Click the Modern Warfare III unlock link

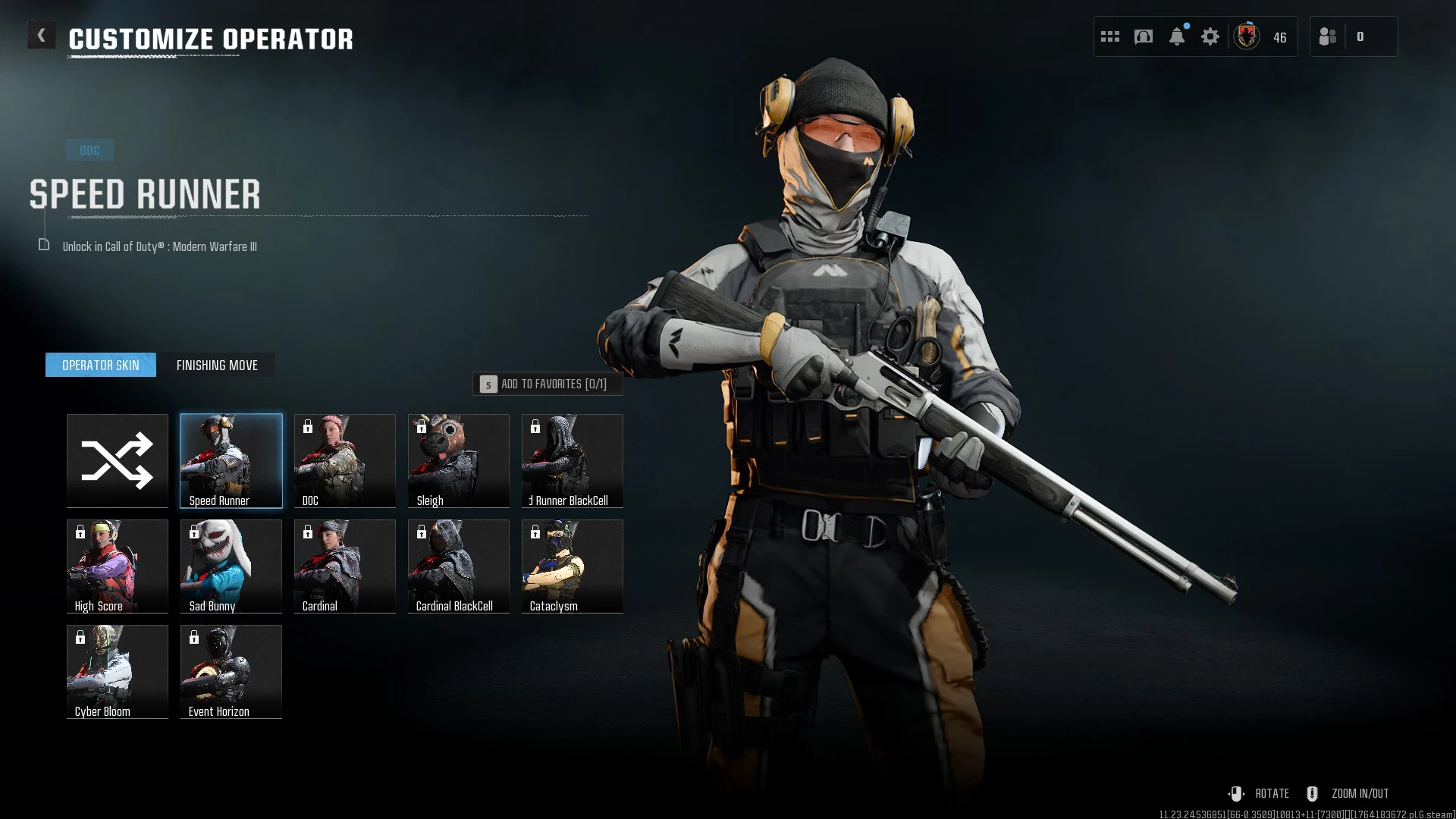click(x=159, y=246)
